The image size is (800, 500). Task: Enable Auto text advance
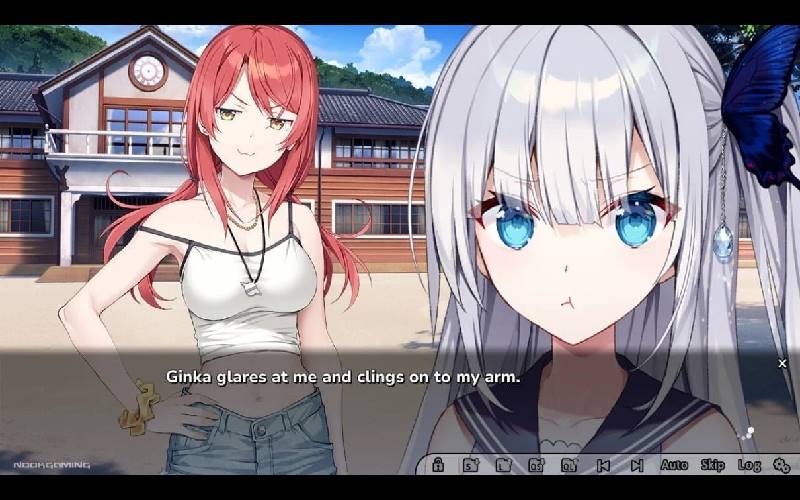pyautogui.click(x=674, y=465)
